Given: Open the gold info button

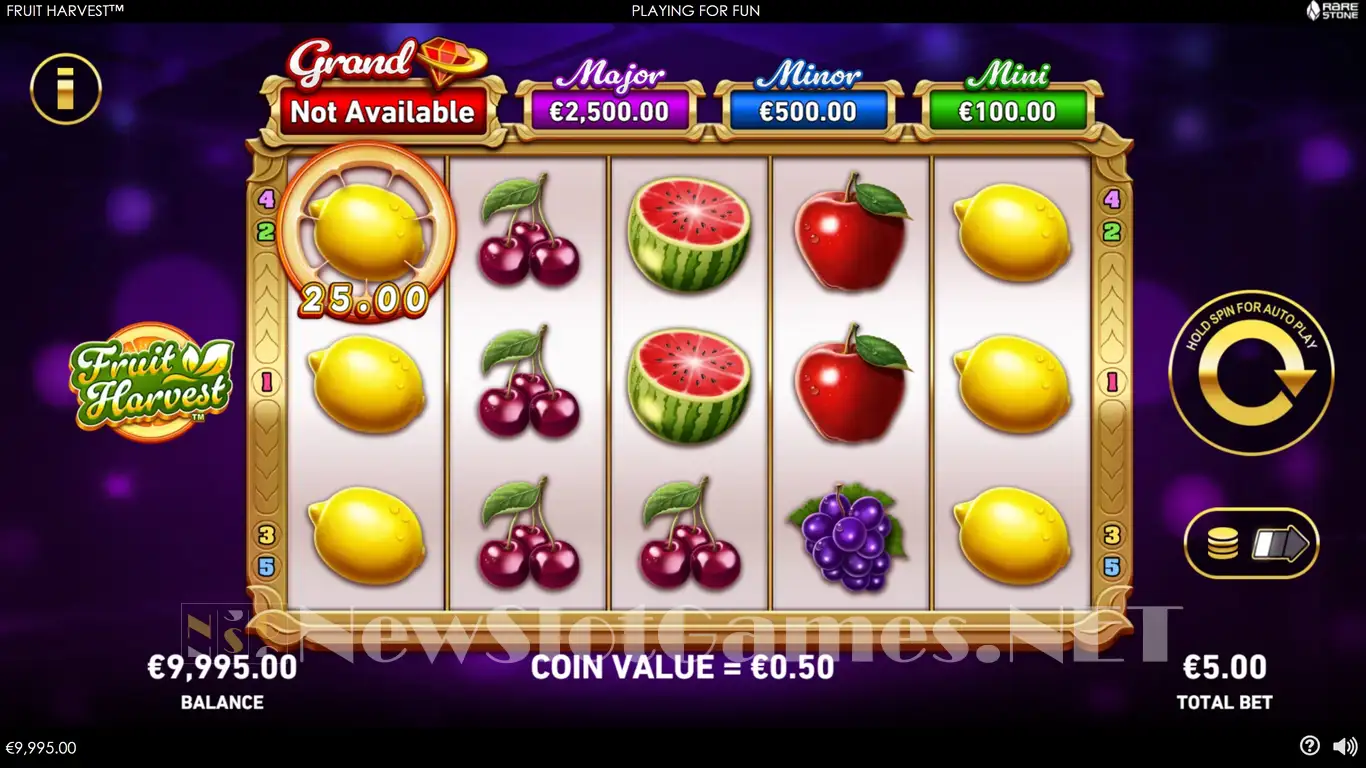Looking at the screenshot, I should click(x=66, y=89).
